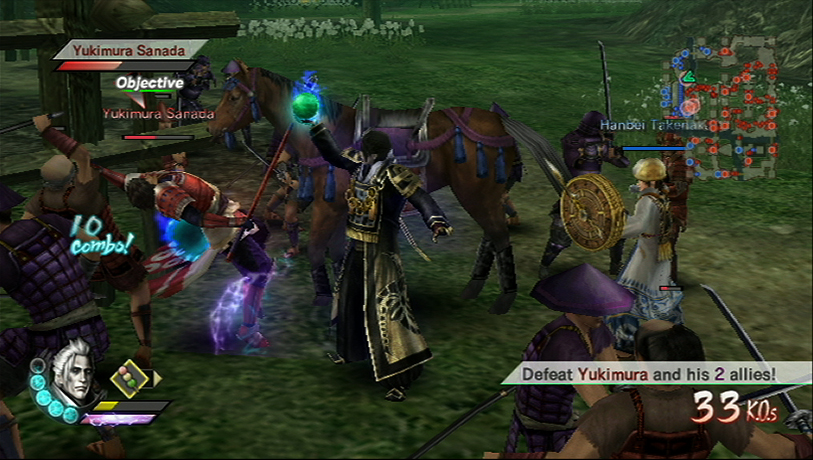The image size is (813, 460).
Task: Select the Hanbei Takenaka name tag
Action: tap(640, 125)
